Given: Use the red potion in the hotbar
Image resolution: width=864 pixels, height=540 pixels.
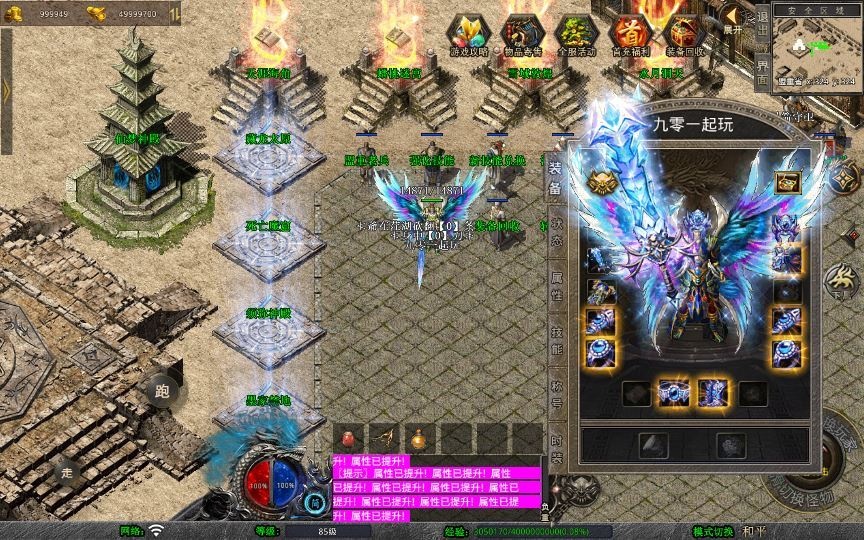Looking at the screenshot, I should 347,439.
